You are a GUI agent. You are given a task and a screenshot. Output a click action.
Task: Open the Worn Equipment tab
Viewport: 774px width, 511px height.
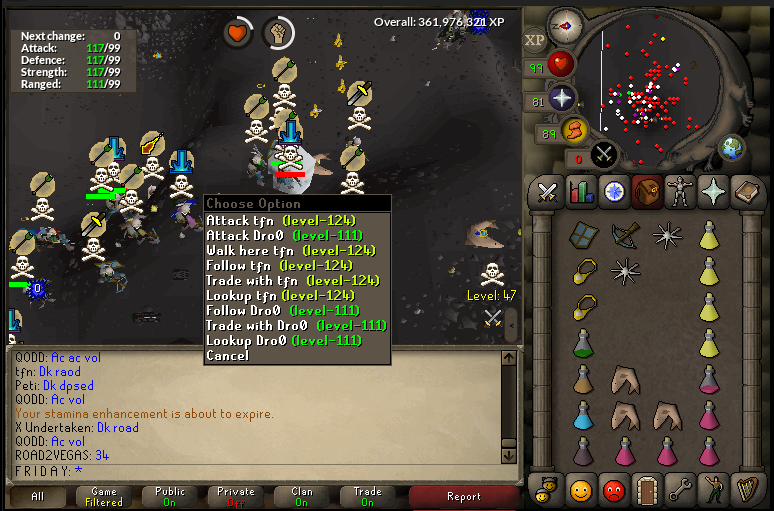(x=679, y=191)
